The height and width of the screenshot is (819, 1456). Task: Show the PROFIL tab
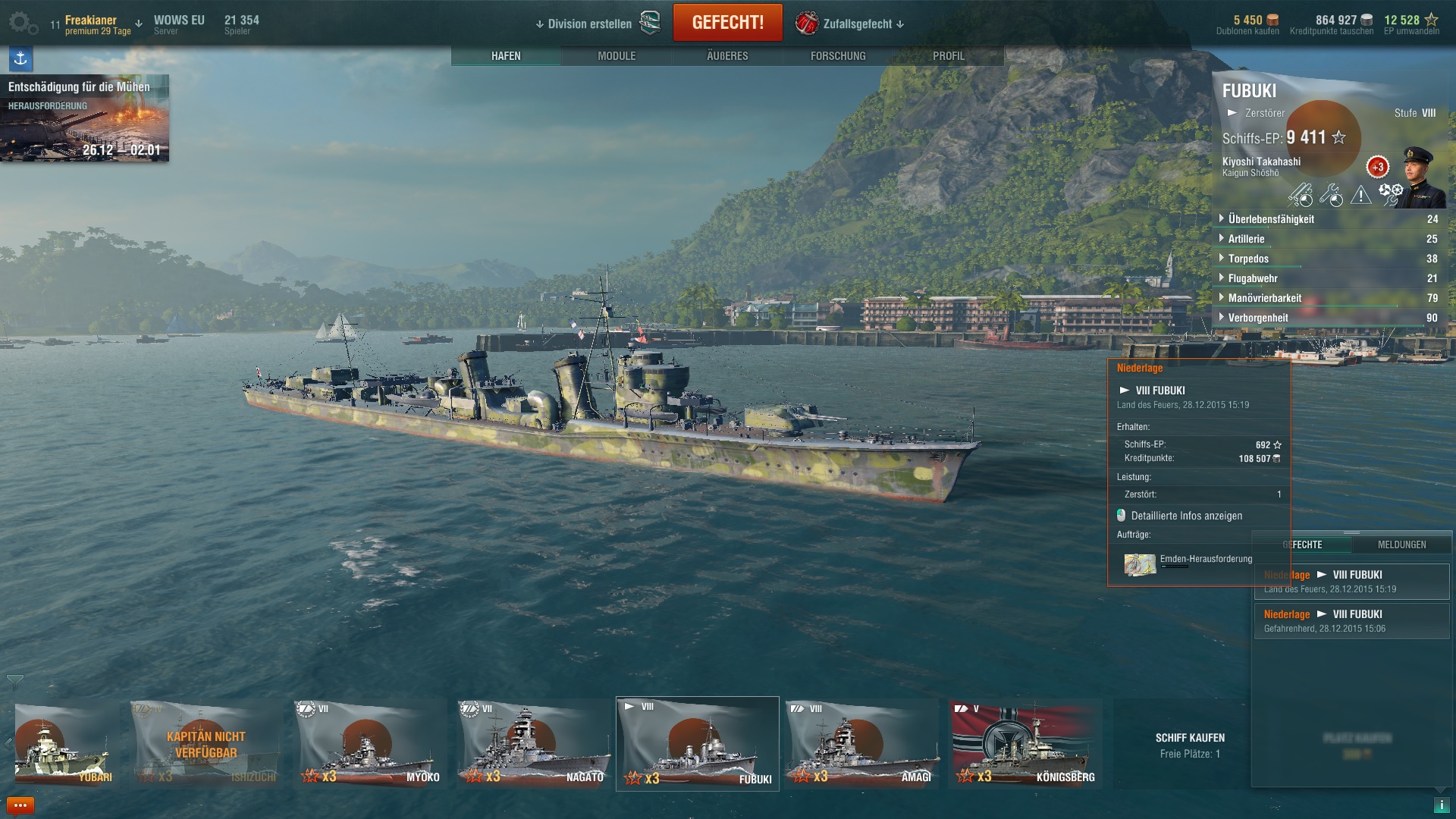949,56
